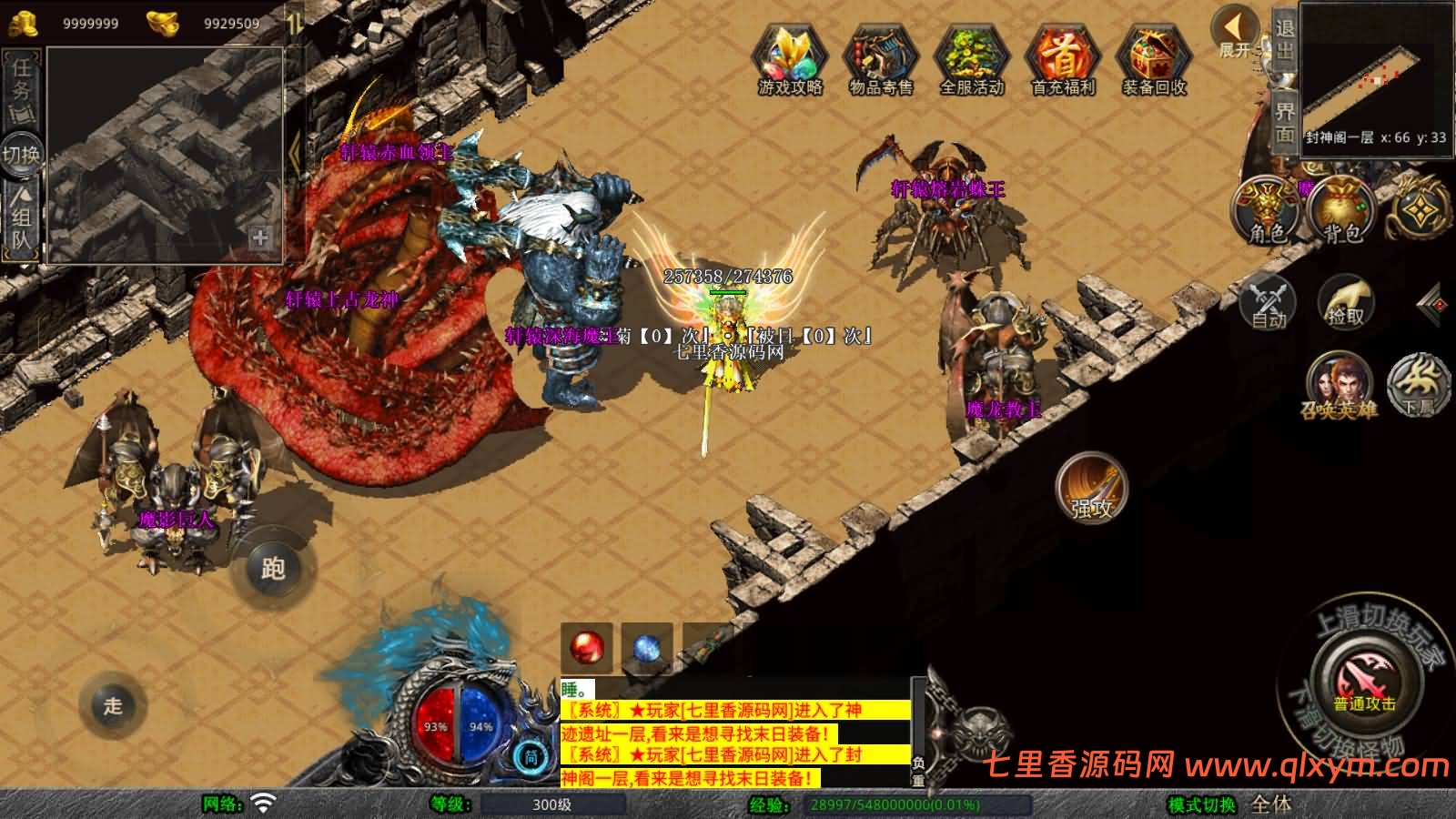Toggle 自动 auto-battle mode

(1270, 303)
